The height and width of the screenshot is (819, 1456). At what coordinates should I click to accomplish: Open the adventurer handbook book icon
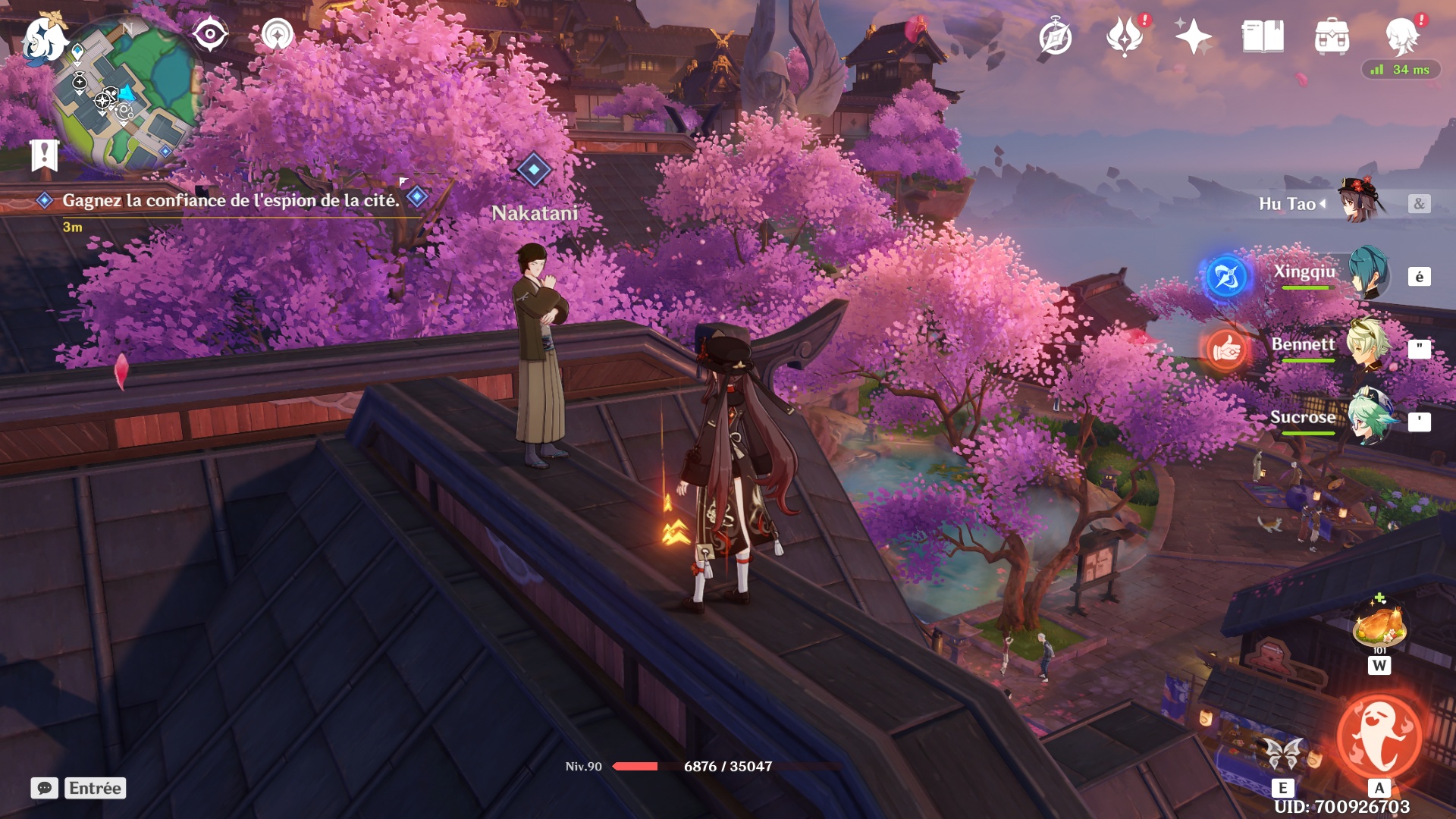(x=1263, y=36)
